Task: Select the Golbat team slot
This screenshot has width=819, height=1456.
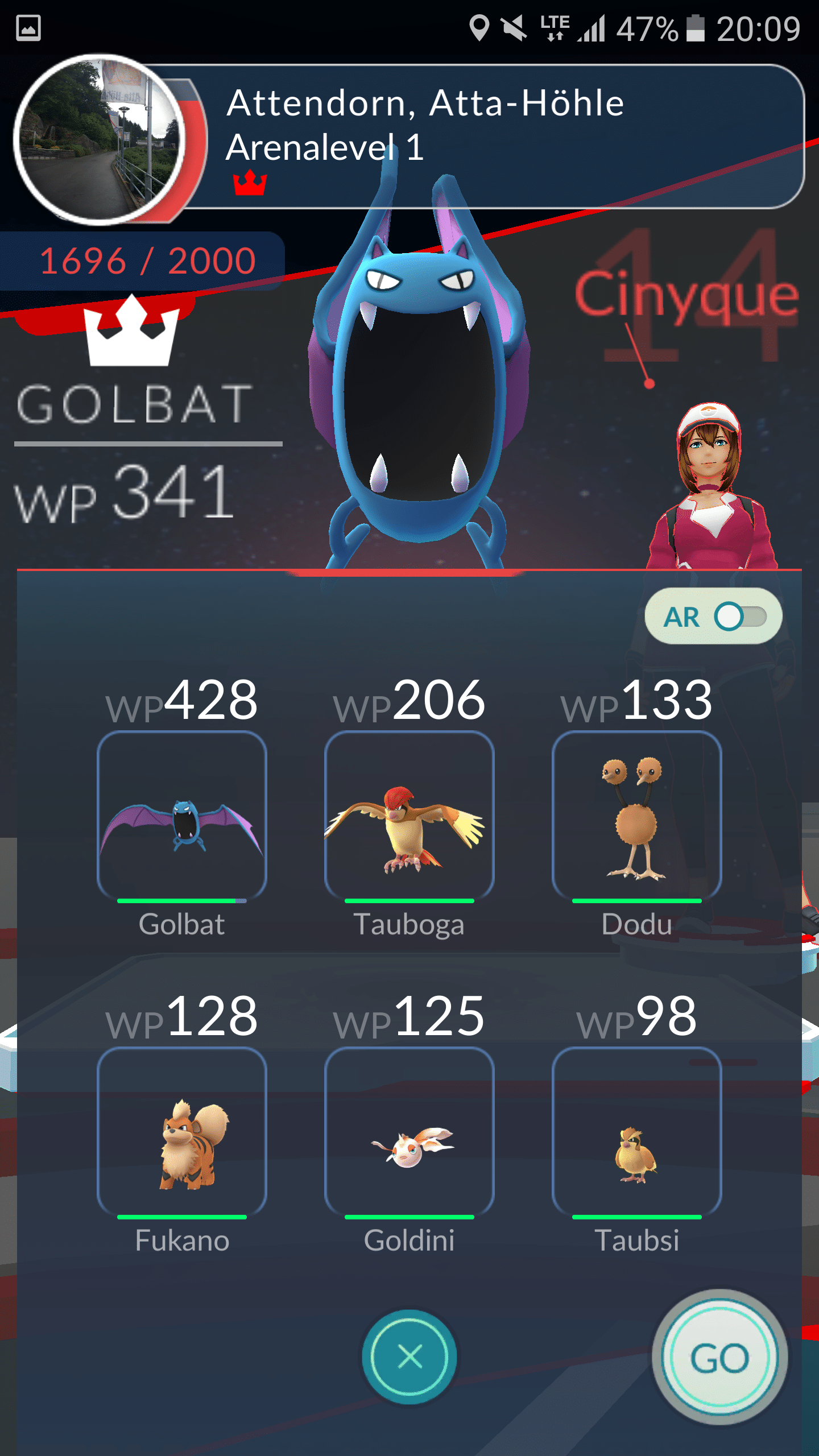Action: point(182,816)
